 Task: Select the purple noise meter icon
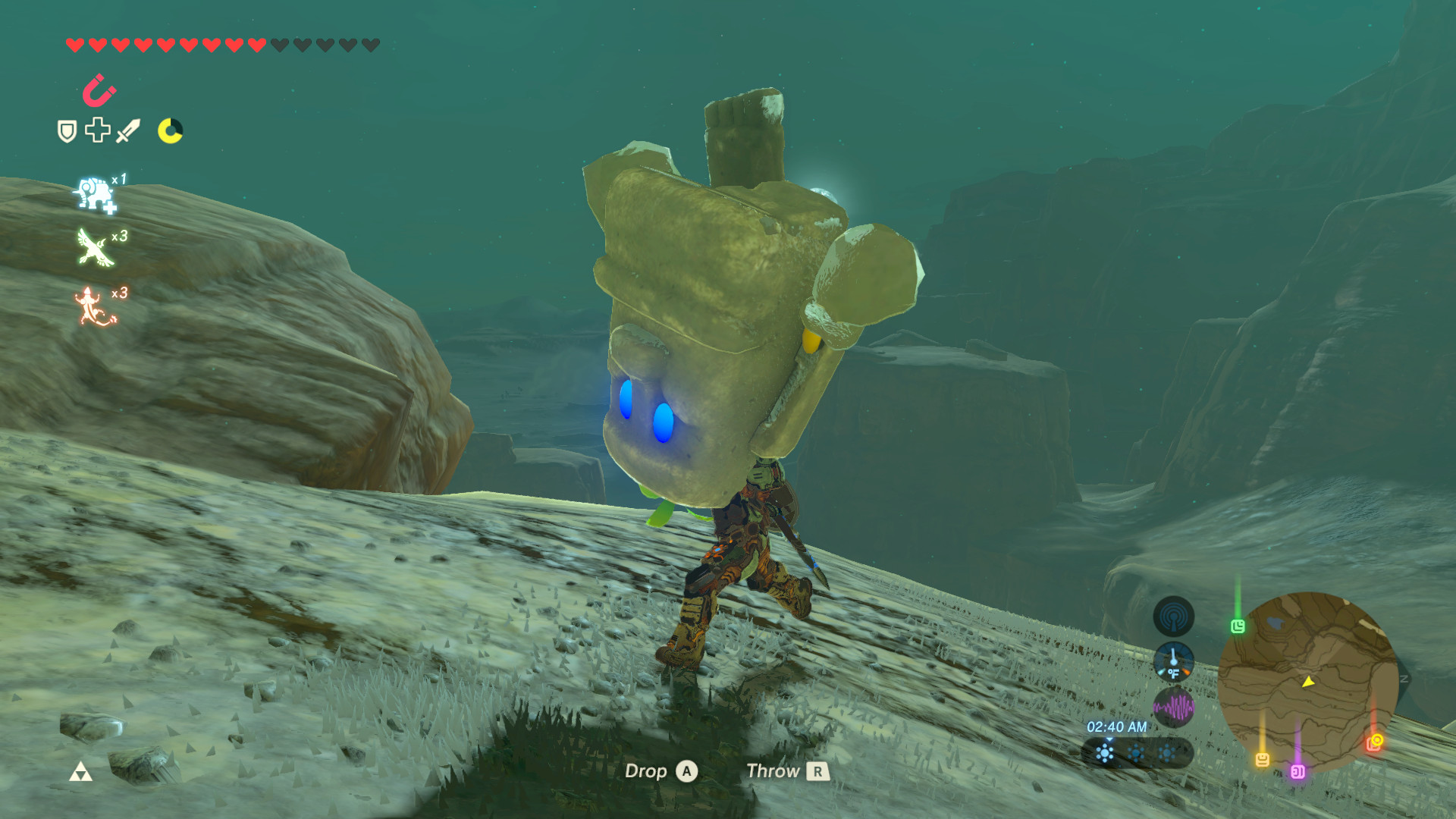pos(1173,705)
